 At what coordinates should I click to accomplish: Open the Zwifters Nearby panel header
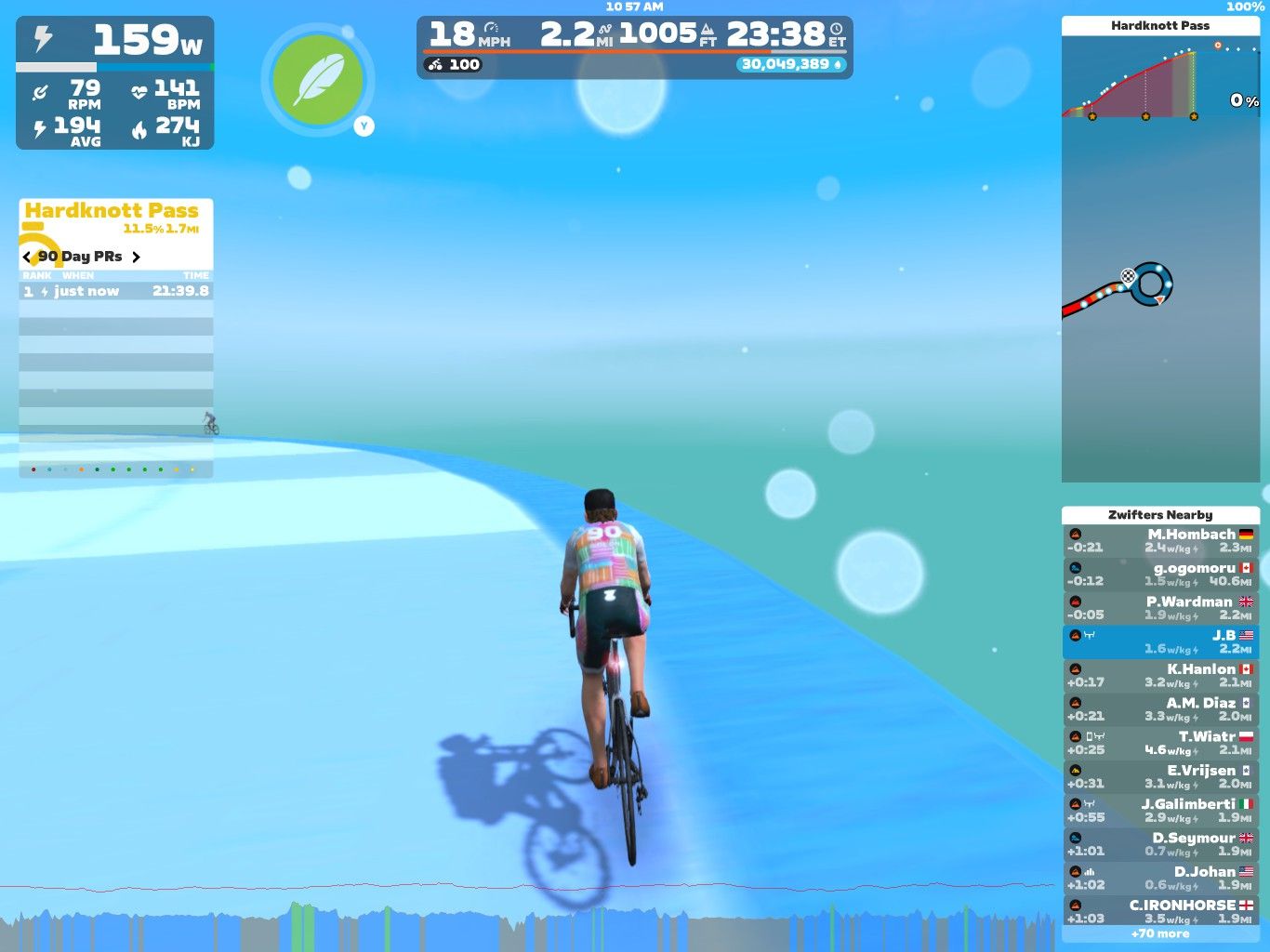pos(1159,514)
